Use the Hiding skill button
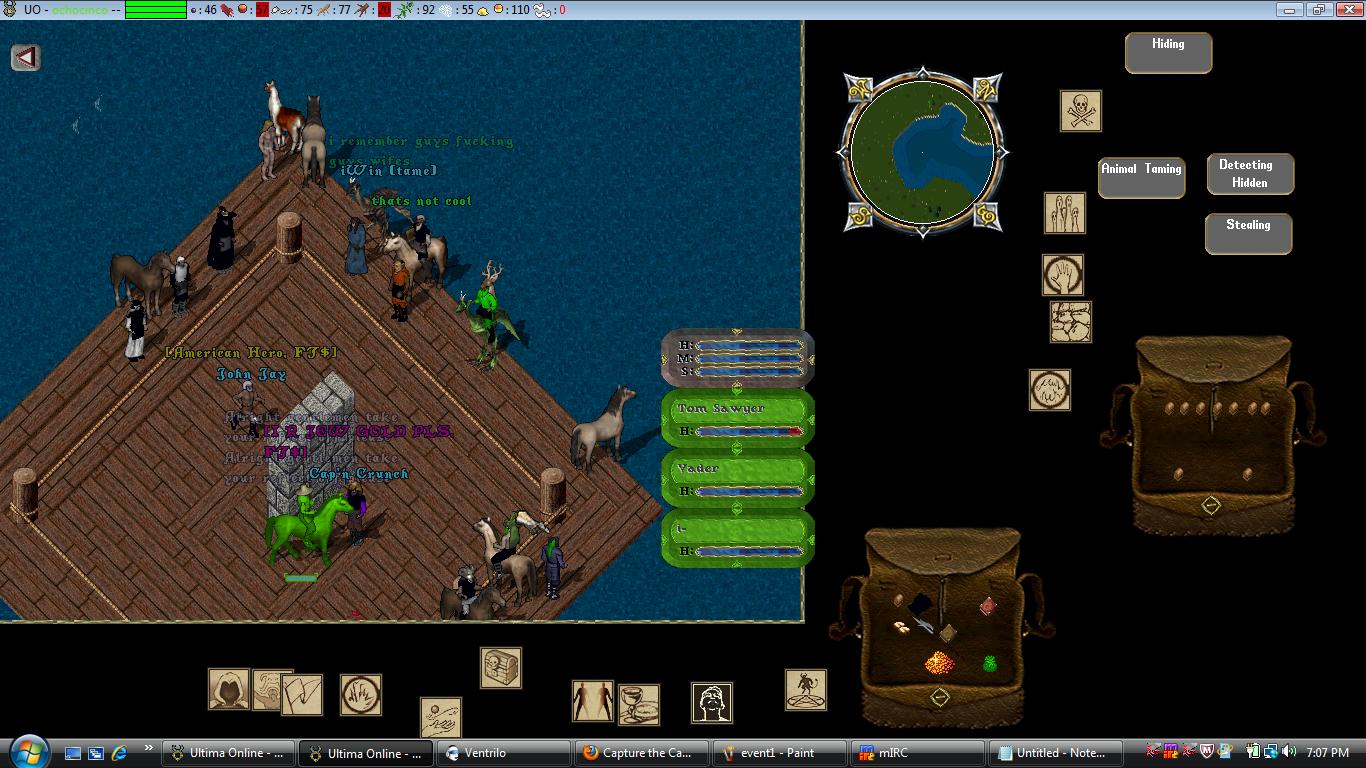Screen dimensions: 1366x768 (1168, 53)
